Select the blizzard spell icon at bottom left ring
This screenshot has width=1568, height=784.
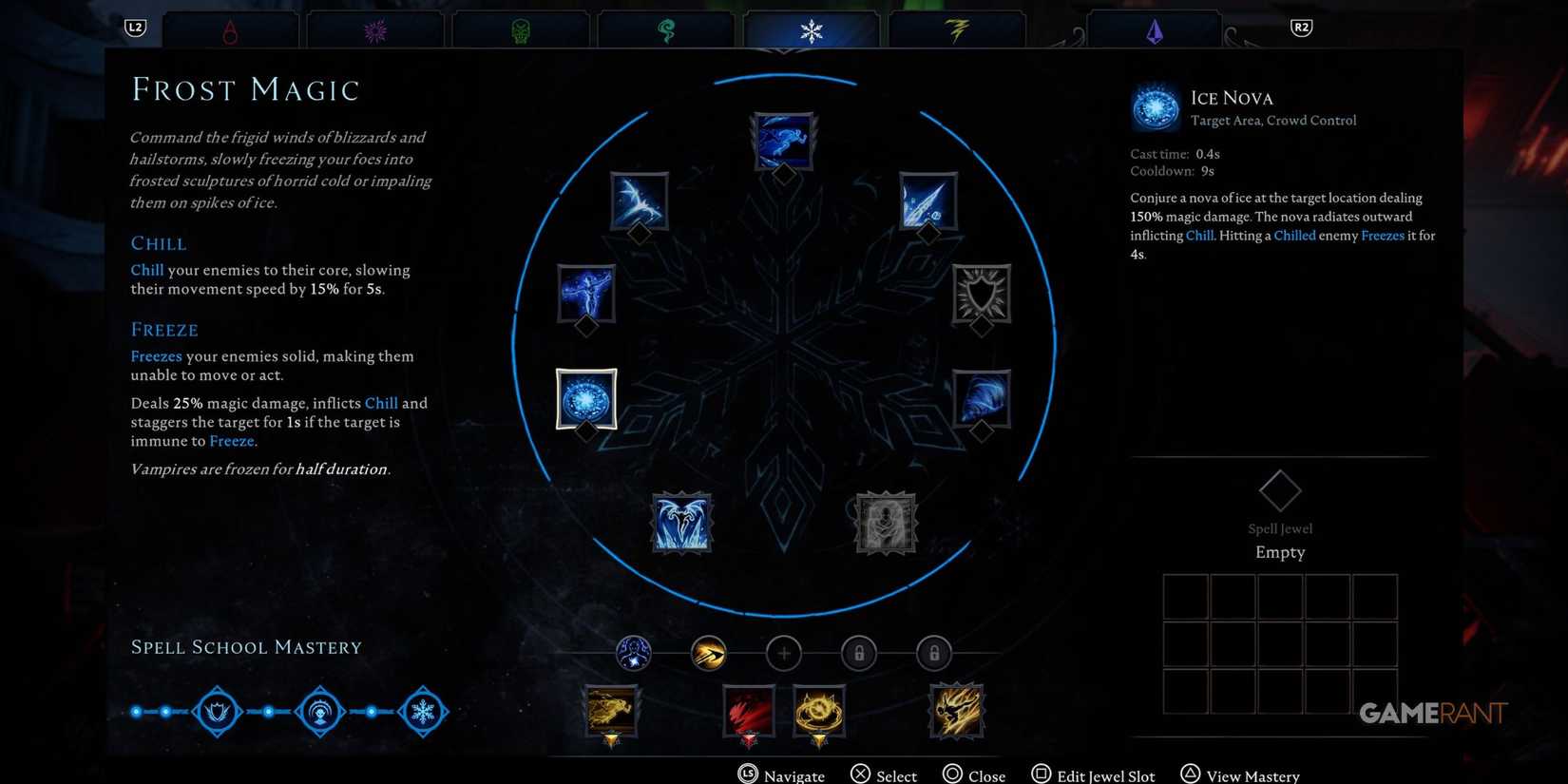[x=680, y=523]
